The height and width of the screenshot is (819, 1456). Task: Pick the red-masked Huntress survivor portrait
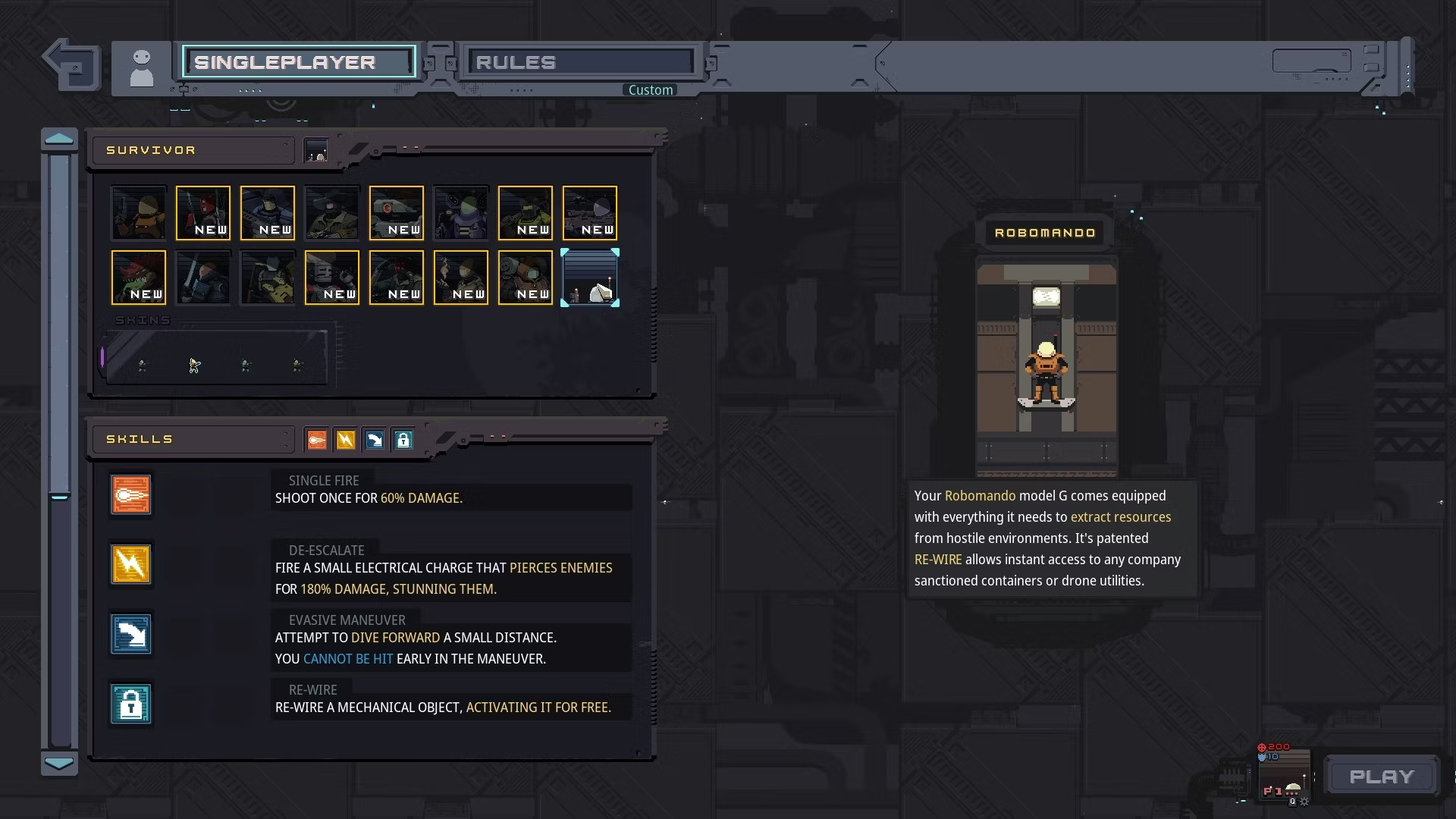click(x=203, y=213)
